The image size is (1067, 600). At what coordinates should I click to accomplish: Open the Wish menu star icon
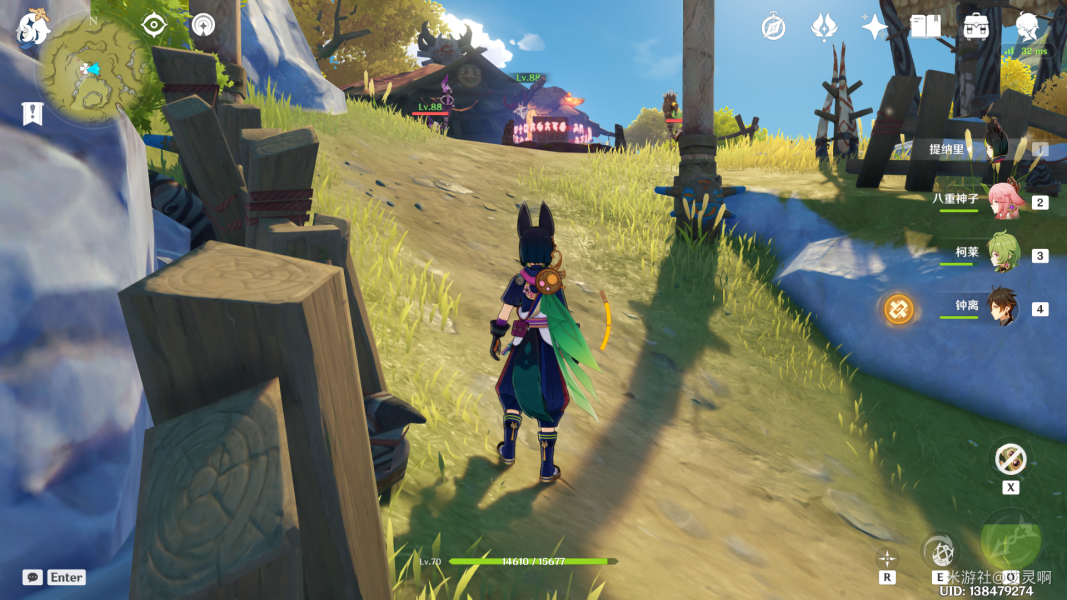click(875, 27)
